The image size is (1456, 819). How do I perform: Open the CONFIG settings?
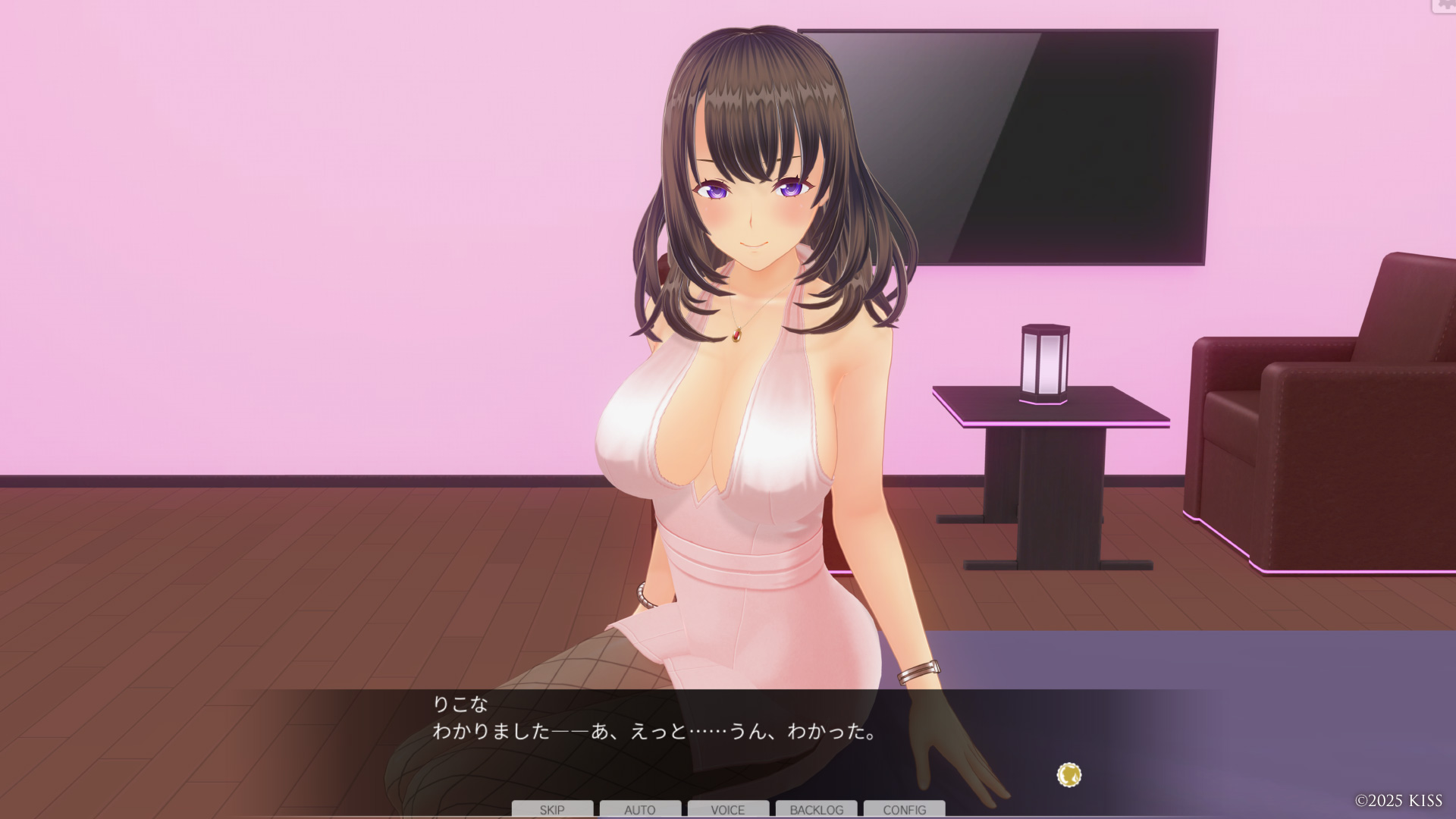click(905, 809)
